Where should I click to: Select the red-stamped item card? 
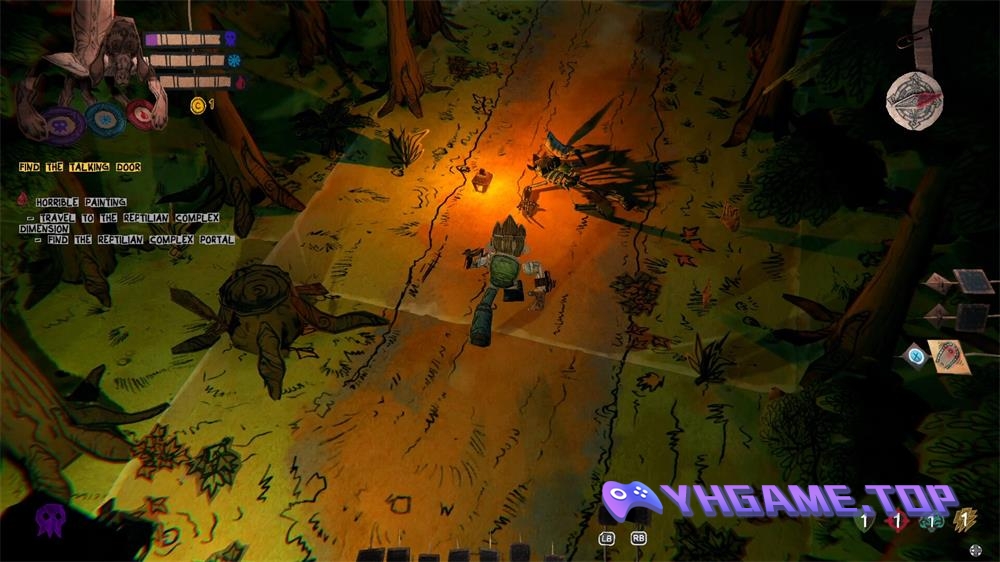947,356
